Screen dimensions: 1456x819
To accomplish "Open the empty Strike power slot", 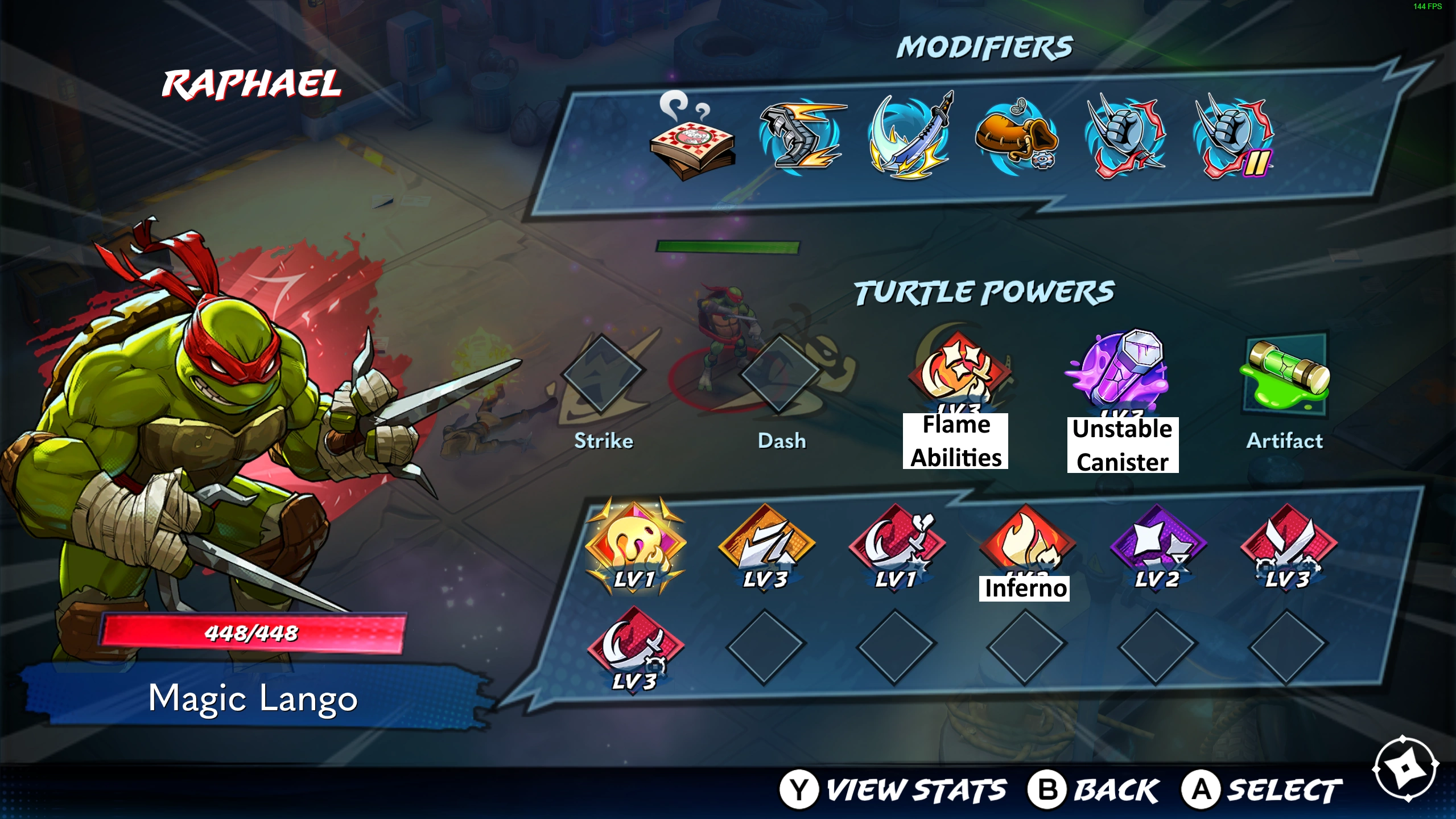I will [x=602, y=373].
